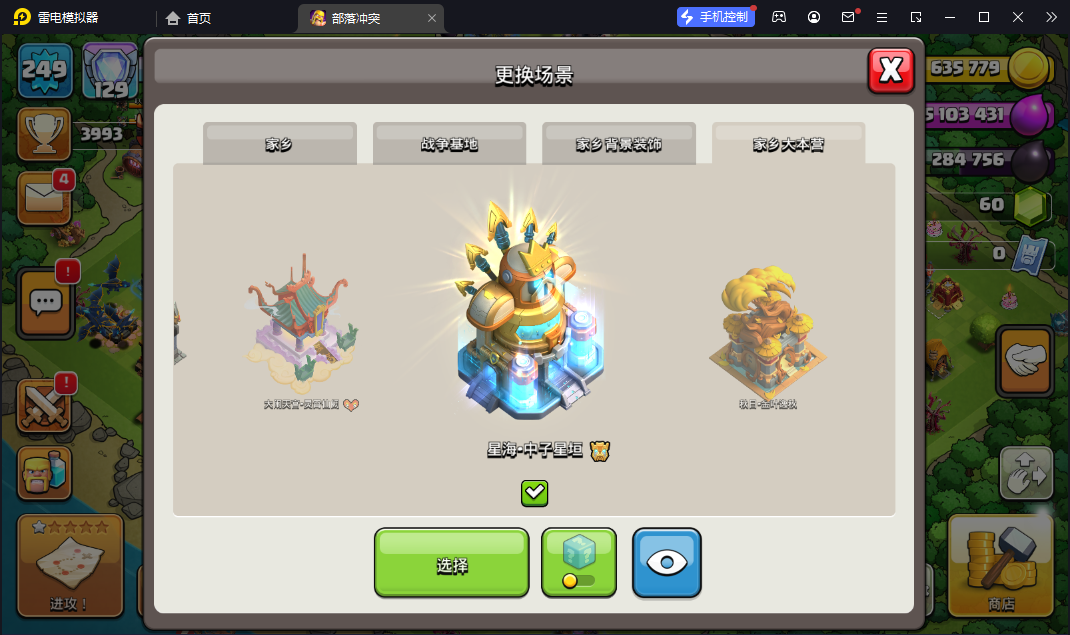Preview scenery with the blue eye button
The height and width of the screenshot is (635, 1070).
tap(666, 564)
